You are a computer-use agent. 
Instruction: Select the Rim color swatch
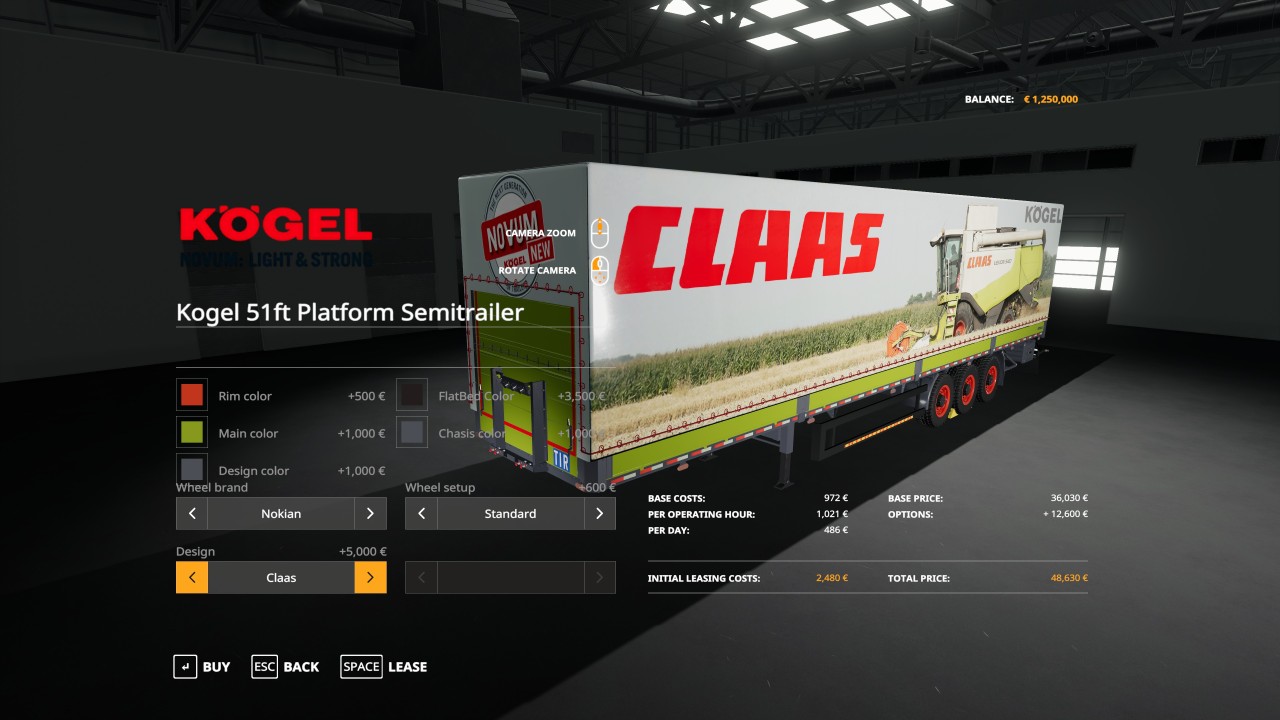point(192,395)
